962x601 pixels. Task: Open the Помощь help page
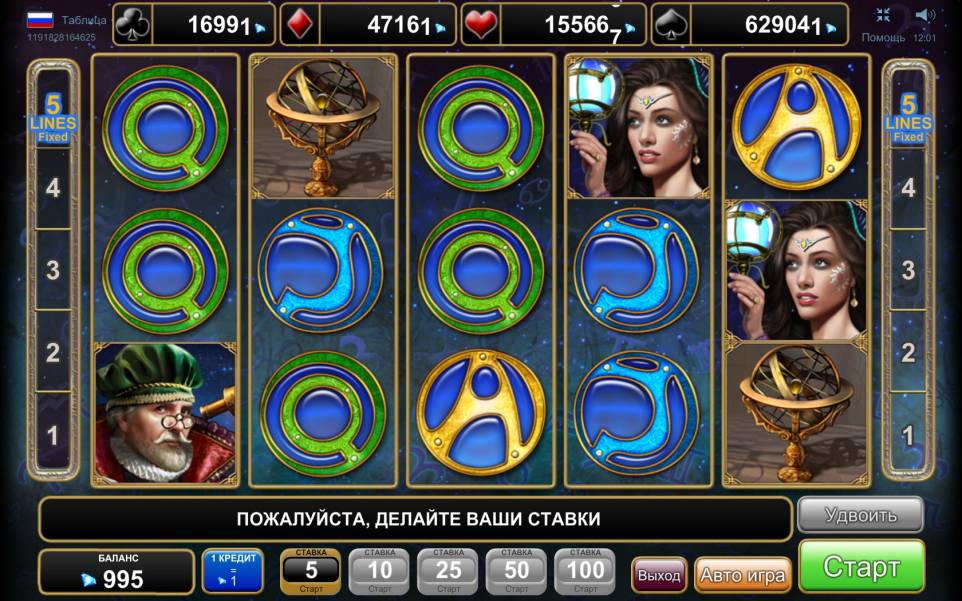tap(883, 37)
